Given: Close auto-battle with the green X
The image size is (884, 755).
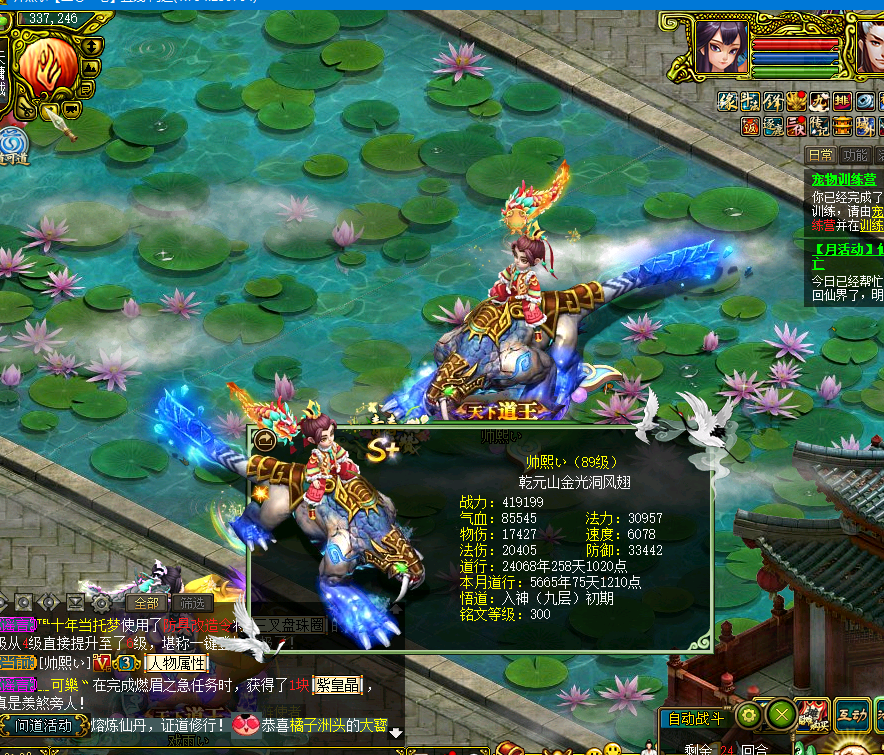Looking at the screenshot, I should coord(780,715).
